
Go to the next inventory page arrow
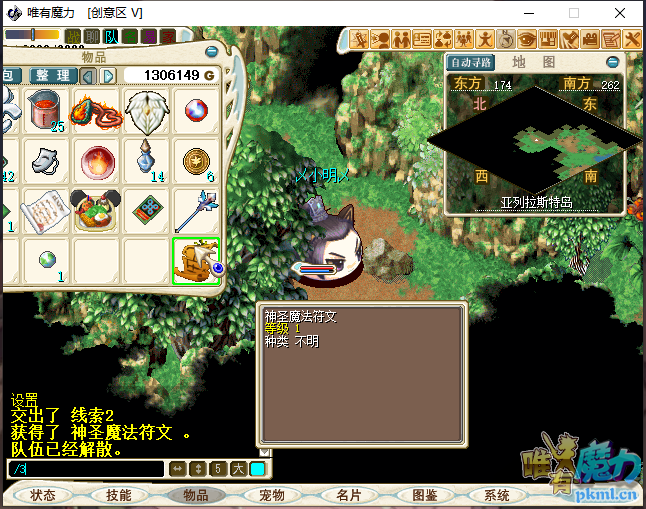[x=106, y=76]
